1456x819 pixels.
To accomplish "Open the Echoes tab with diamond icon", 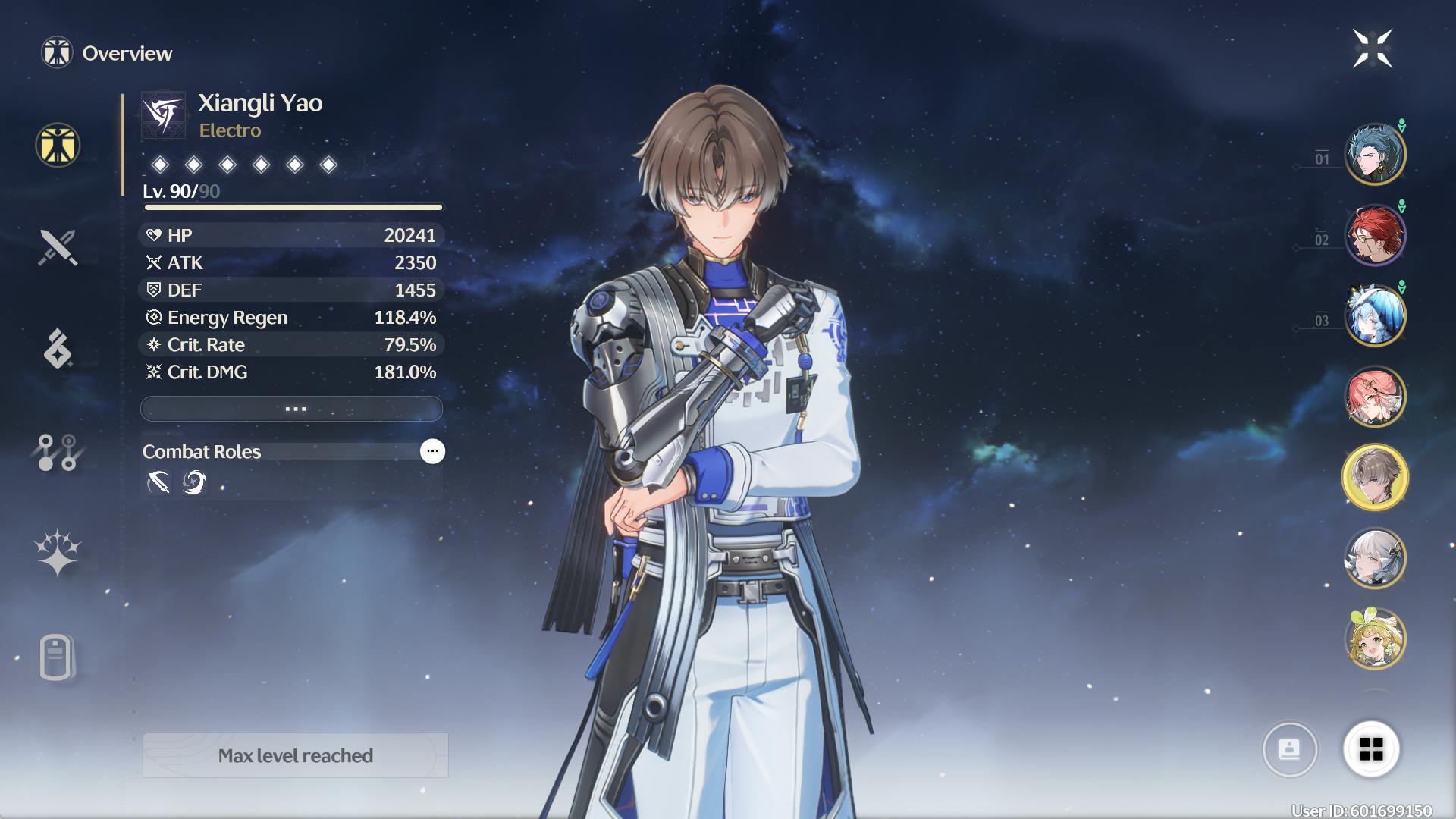I will pyautogui.click(x=58, y=349).
